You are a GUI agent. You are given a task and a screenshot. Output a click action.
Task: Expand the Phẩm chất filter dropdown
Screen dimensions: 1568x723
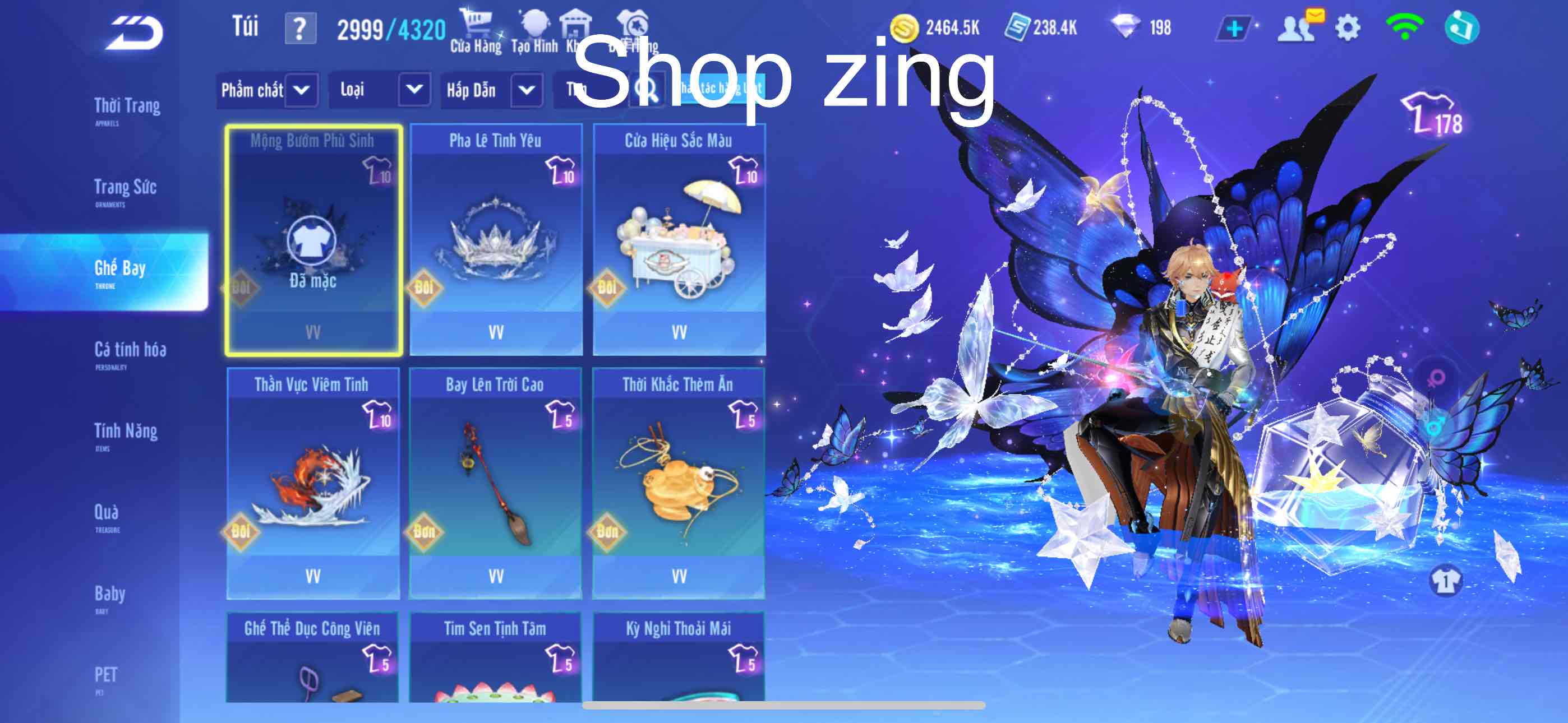coord(301,90)
